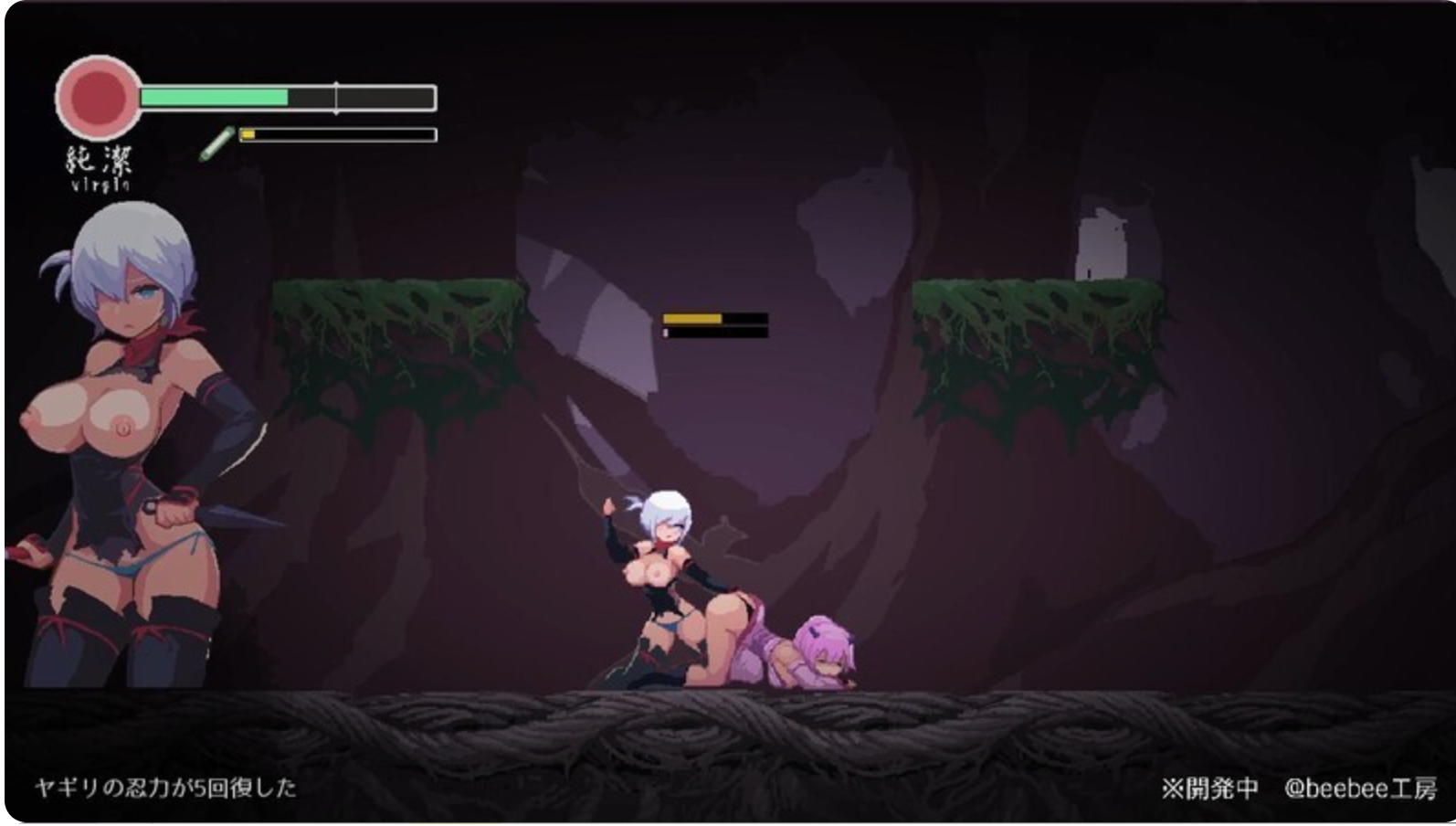The width and height of the screenshot is (1456, 826).
Task: Select the green scroll ninjutsu icon
Action: [216, 143]
